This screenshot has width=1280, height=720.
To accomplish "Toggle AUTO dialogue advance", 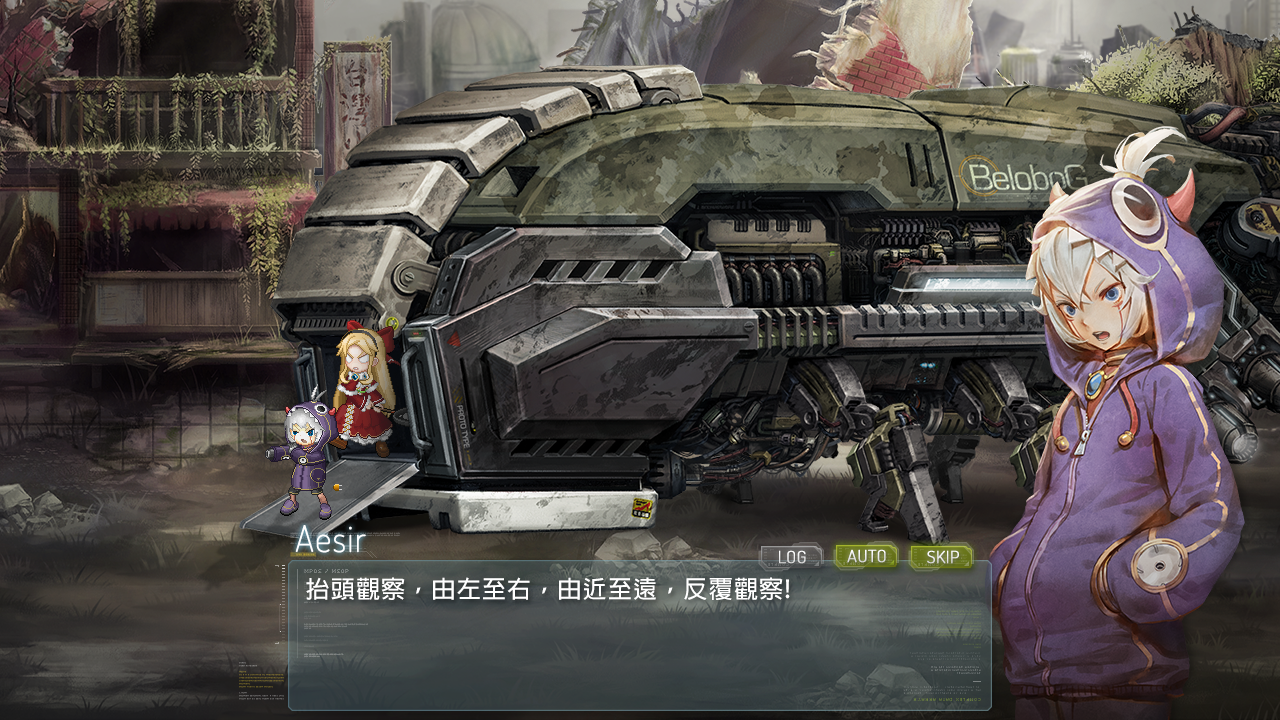I will click(x=866, y=556).
